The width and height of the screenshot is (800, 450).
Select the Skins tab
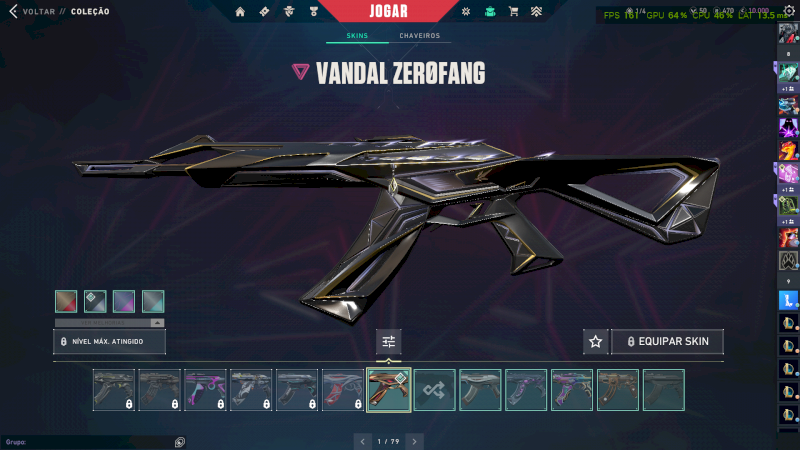pyautogui.click(x=357, y=36)
